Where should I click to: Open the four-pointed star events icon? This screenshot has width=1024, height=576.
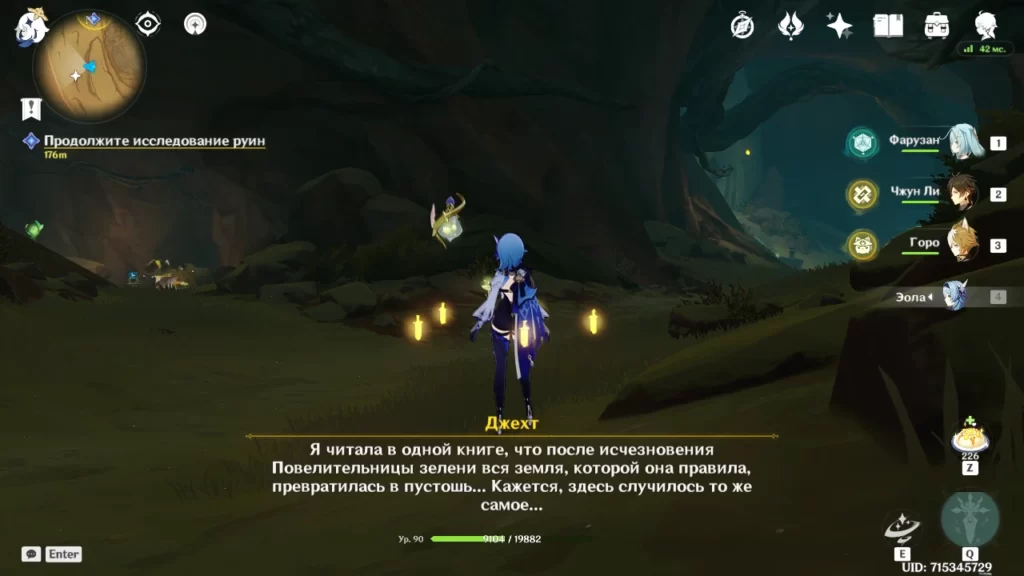[x=839, y=26]
